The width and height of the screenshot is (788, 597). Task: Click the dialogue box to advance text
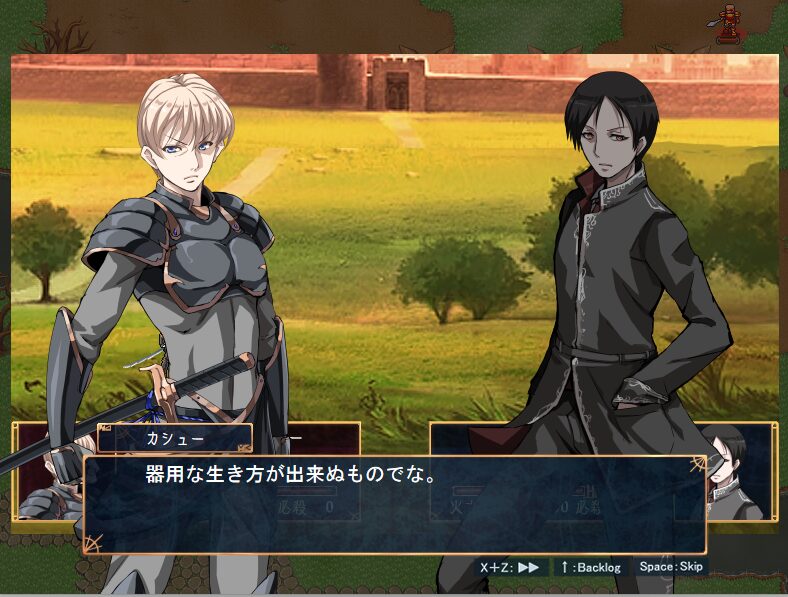(x=394, y=505)
